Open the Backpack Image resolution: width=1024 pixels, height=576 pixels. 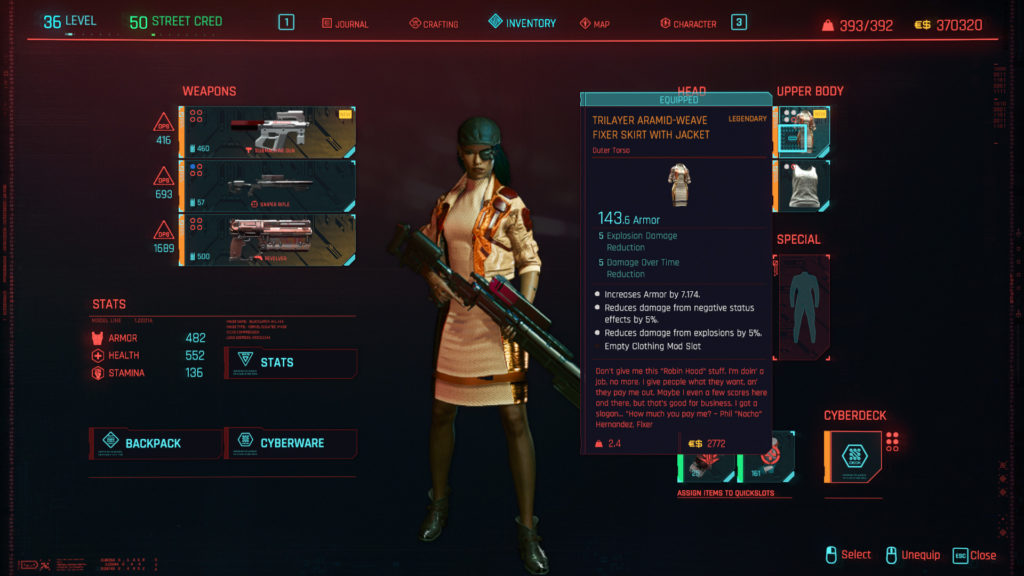(x=155, y=443)
